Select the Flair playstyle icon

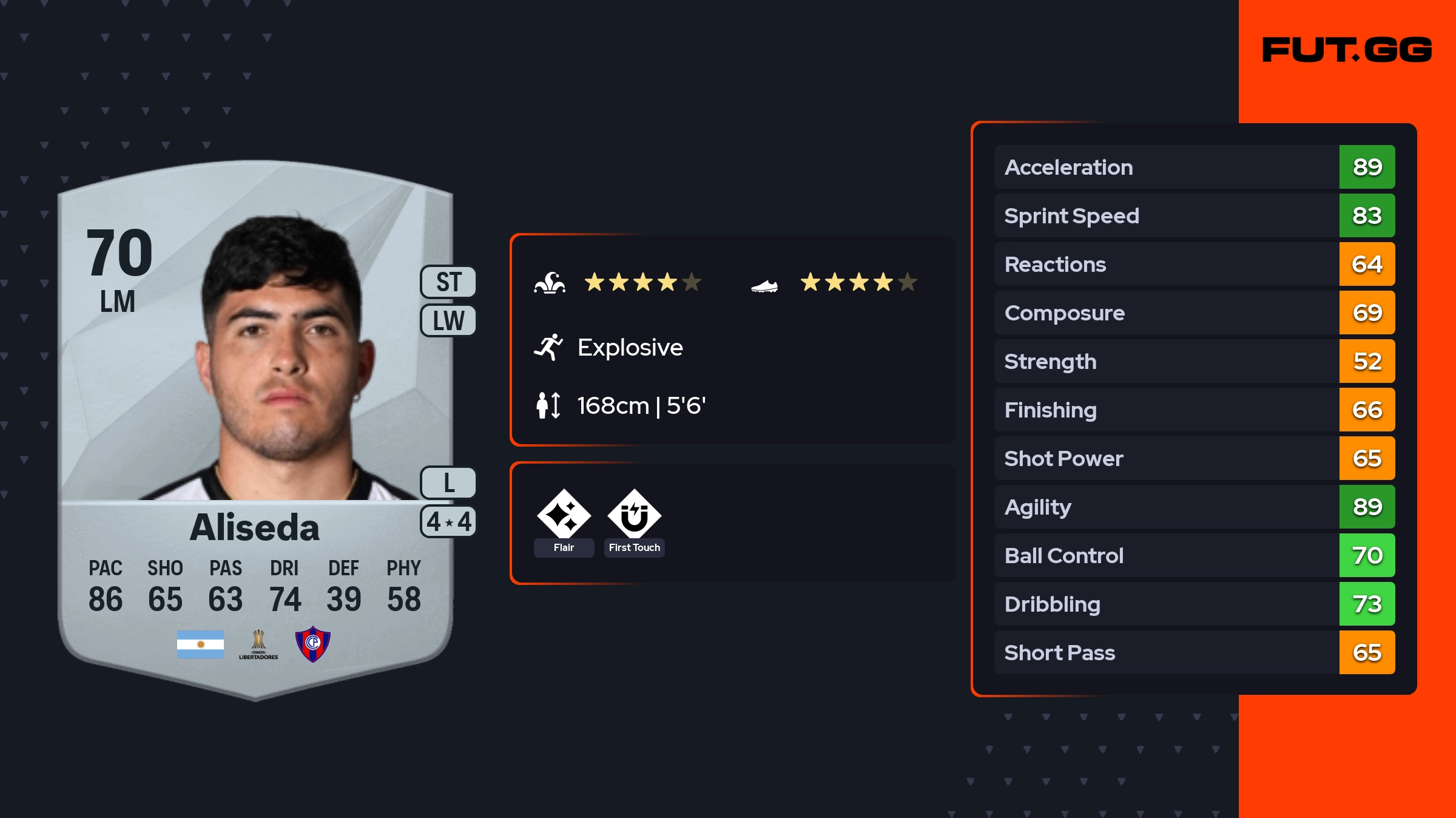[x=564, y=515]
